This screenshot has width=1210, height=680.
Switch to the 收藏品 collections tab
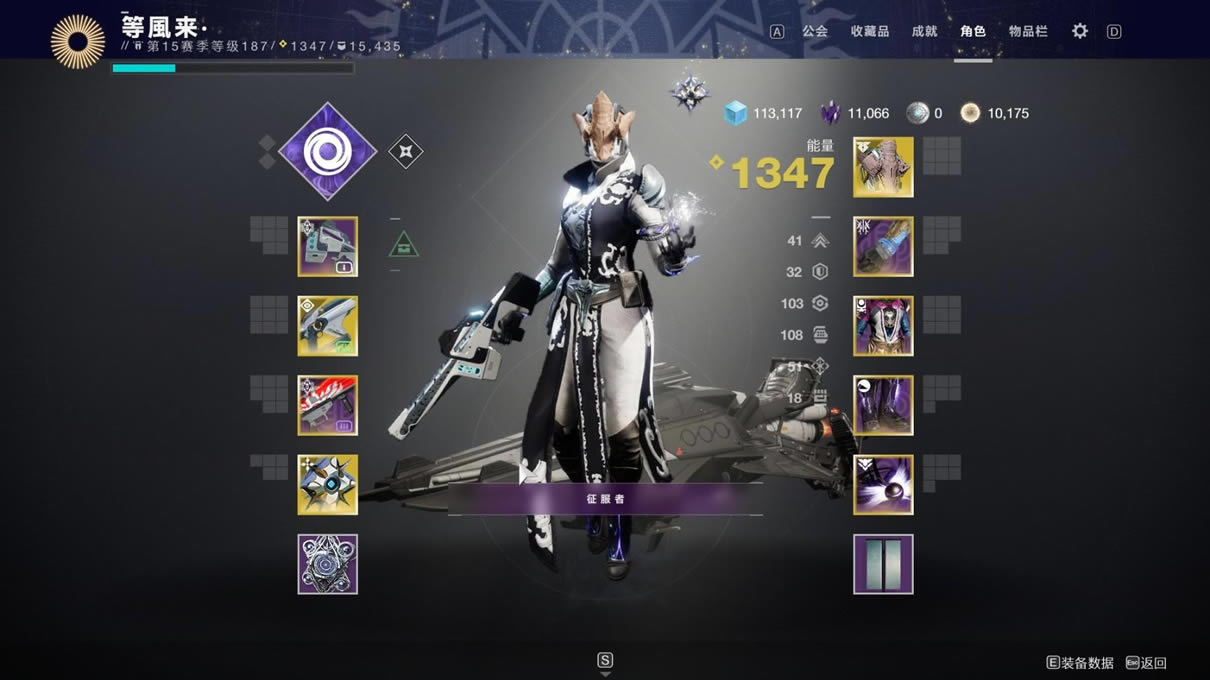(x=869, y=31)
